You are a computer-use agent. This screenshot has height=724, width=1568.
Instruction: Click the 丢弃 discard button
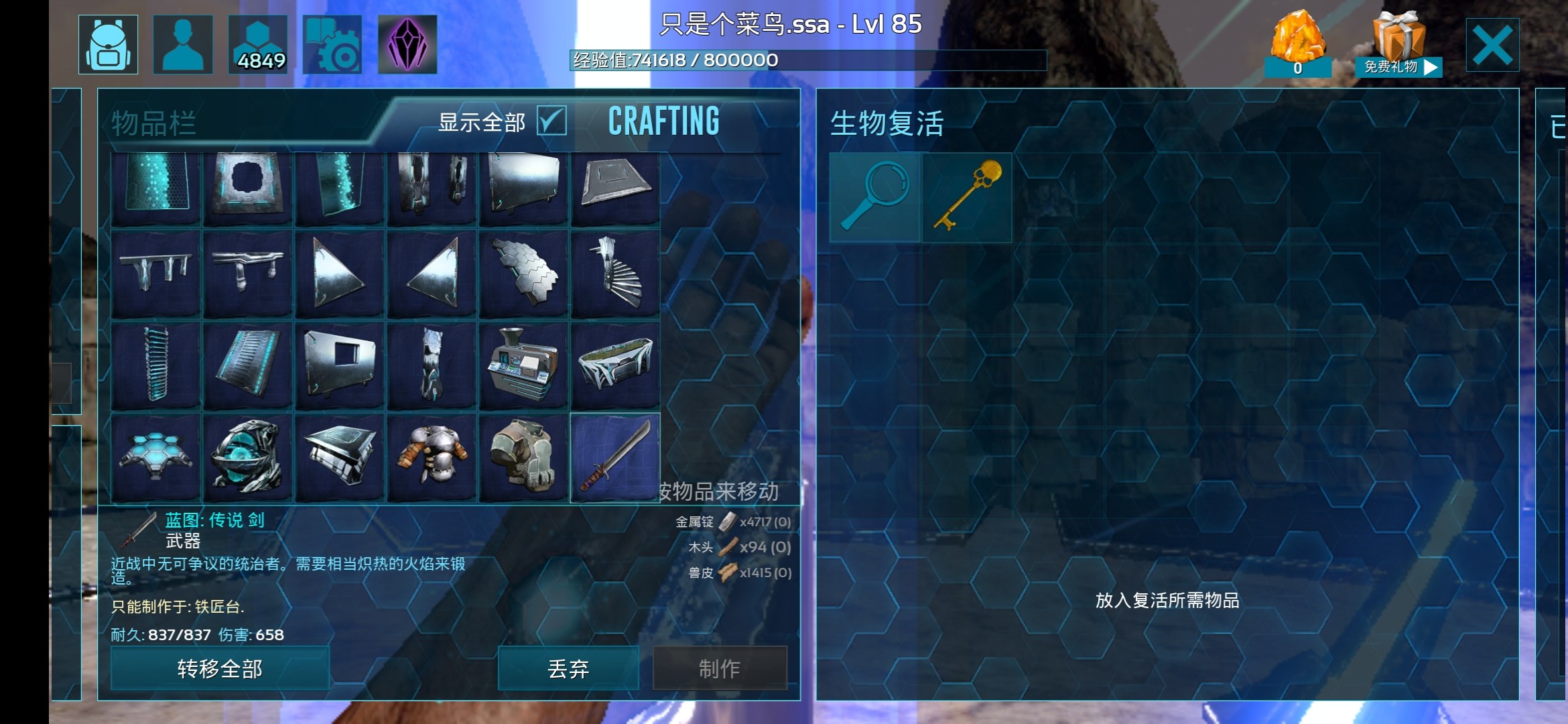568,668
